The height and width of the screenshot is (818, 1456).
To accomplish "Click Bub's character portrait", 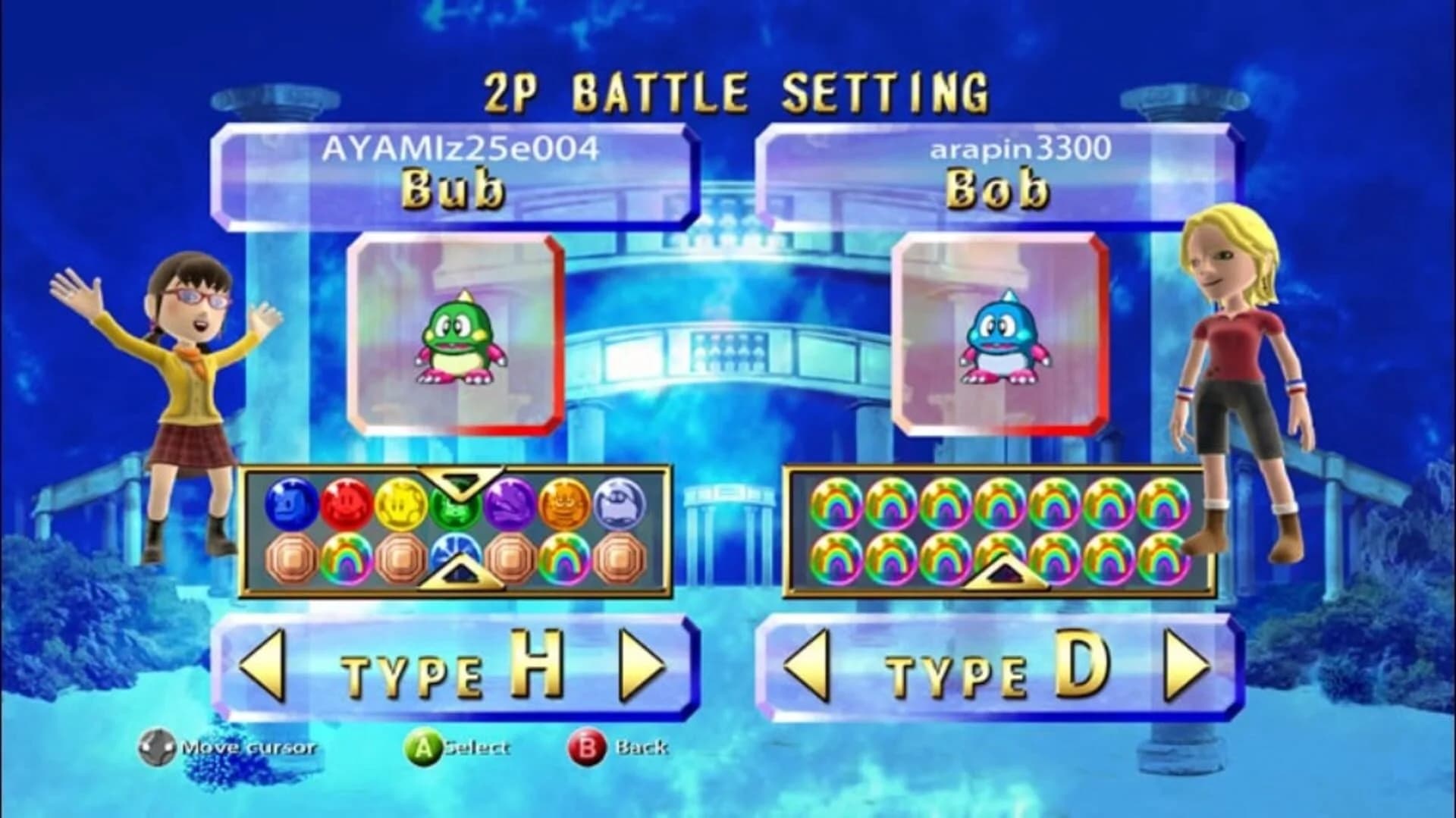I will pyautogui.click(x=455, y=334).
